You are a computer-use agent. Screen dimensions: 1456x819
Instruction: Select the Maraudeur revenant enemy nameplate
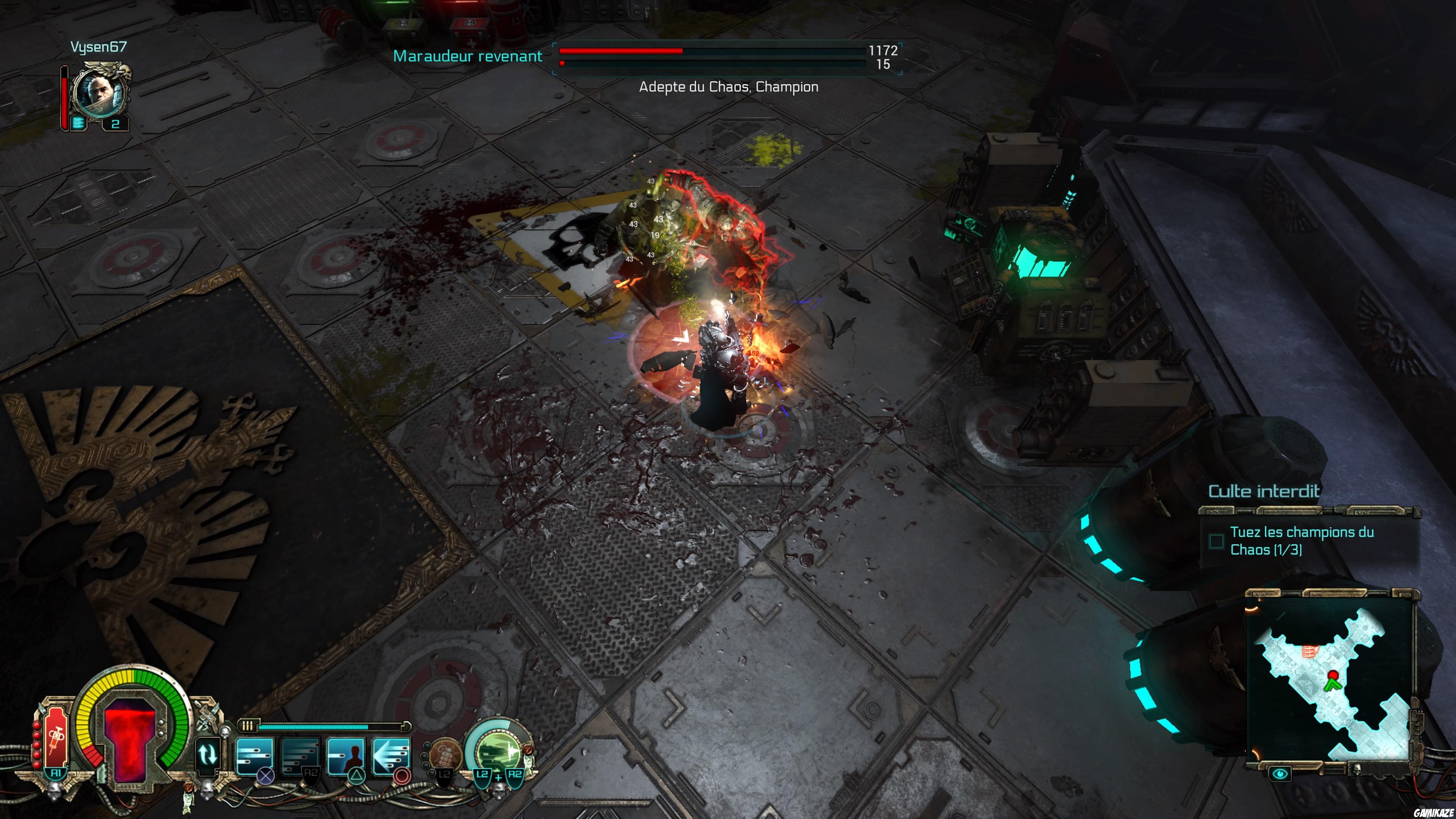[469, 56]
